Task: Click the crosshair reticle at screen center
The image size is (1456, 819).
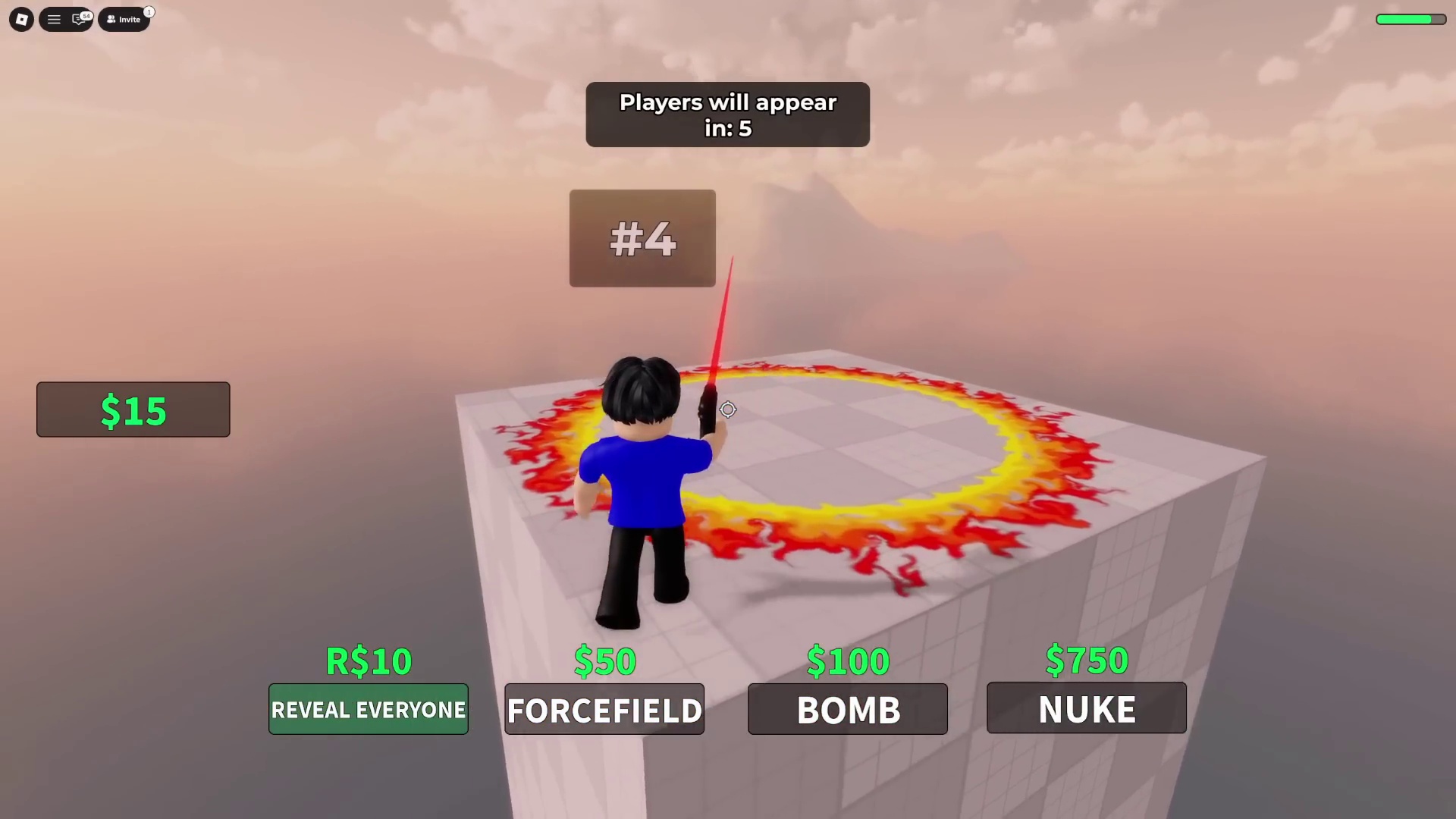Action: [x=727, y=409]
